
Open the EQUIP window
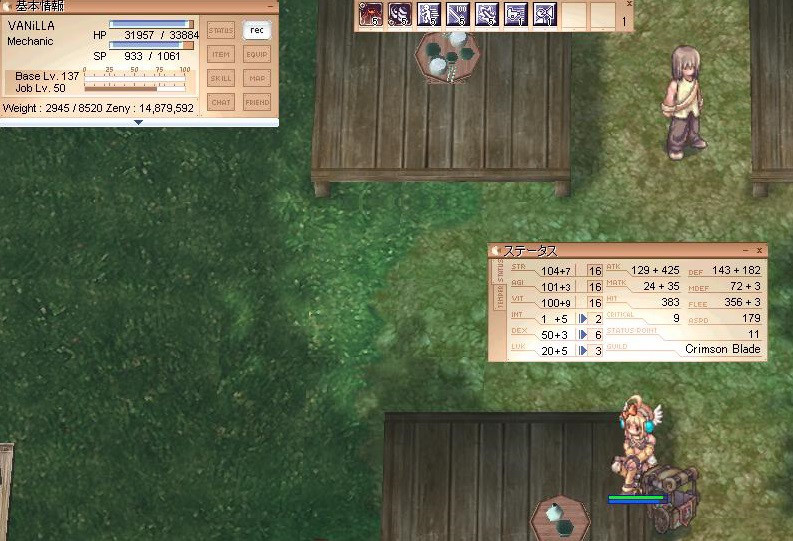pyautogui.click(x=257, y=54)
